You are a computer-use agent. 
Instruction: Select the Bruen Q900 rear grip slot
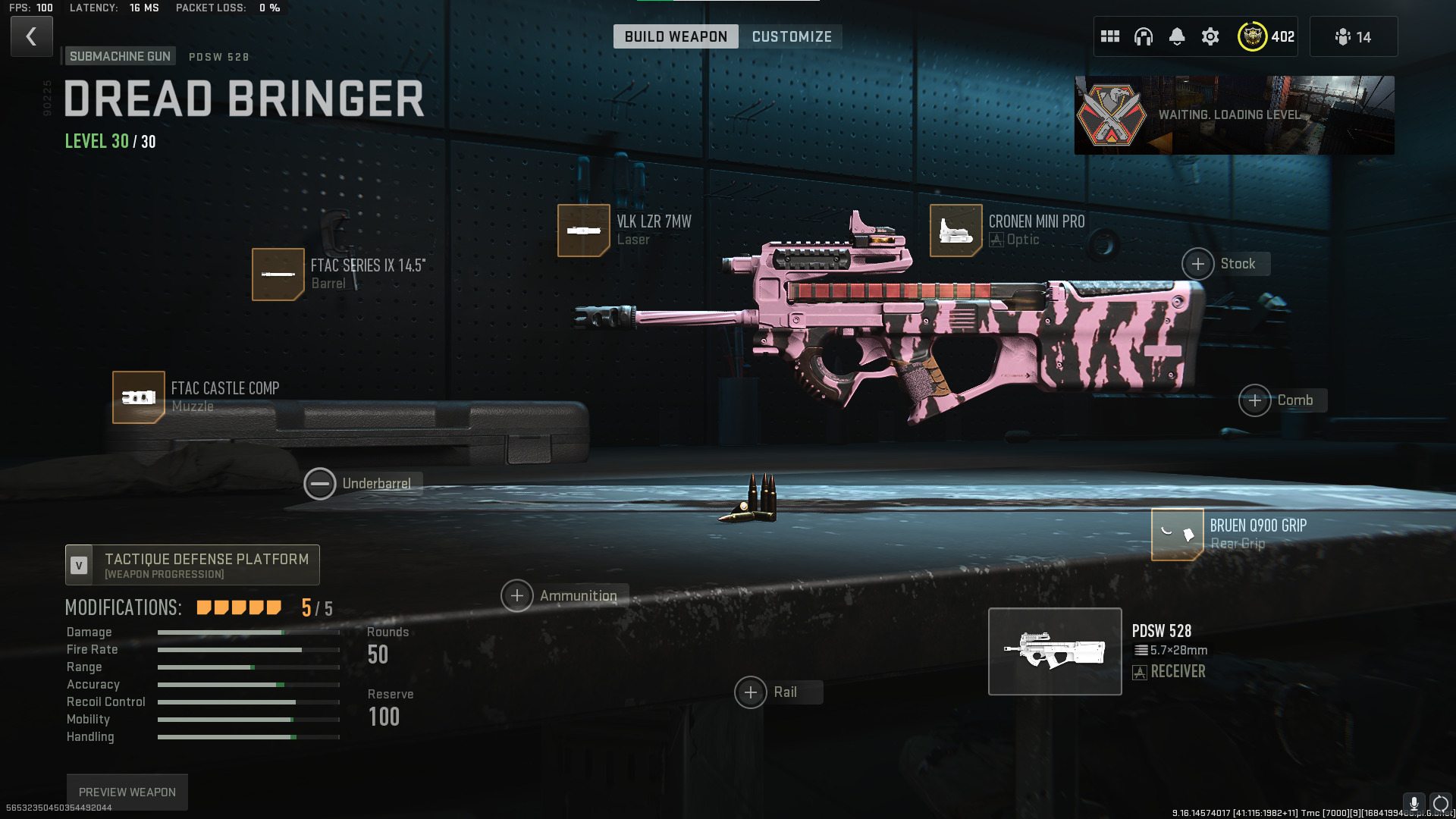(1177, 534)
